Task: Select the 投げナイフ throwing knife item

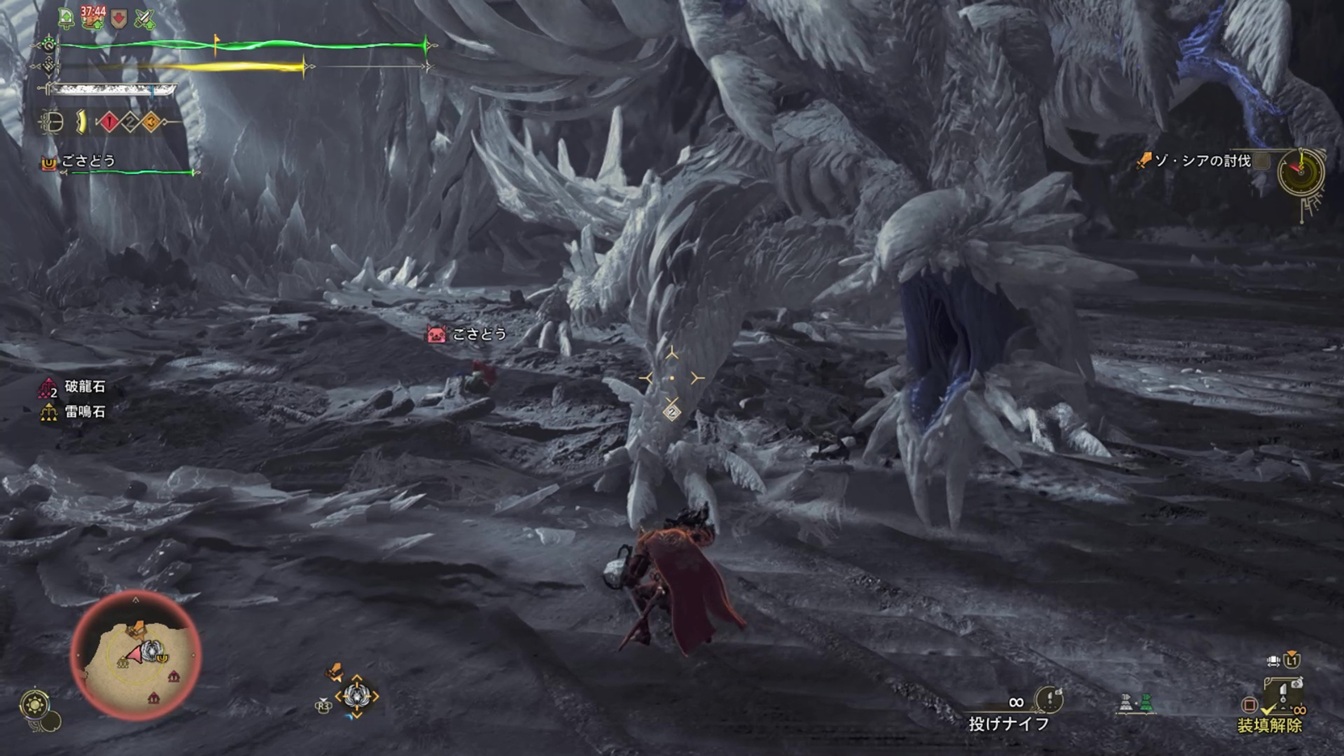Action: pos(1009,723)
